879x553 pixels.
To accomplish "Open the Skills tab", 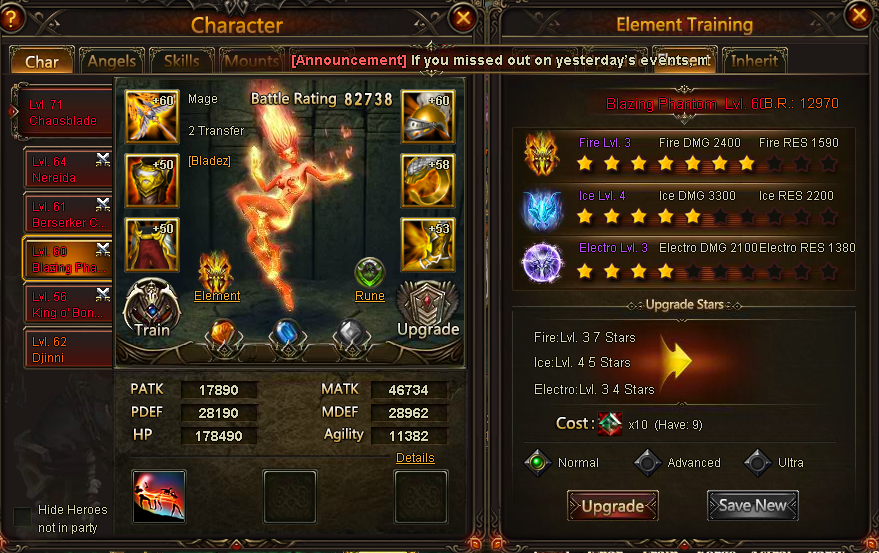I will pyautogui.click(x=181, y=61).
